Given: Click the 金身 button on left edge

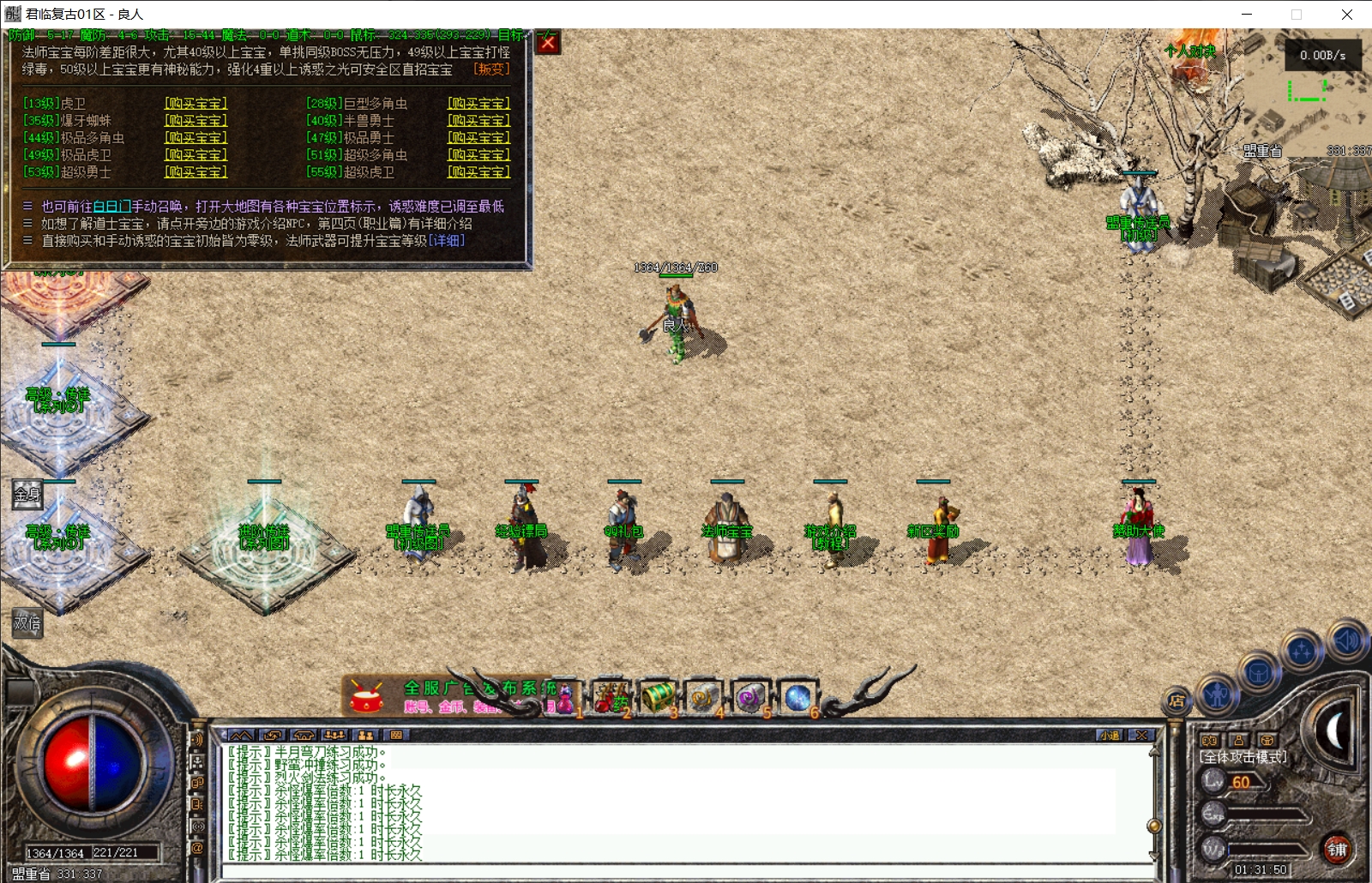Looking at the screenshot, I should pos(27,494).
